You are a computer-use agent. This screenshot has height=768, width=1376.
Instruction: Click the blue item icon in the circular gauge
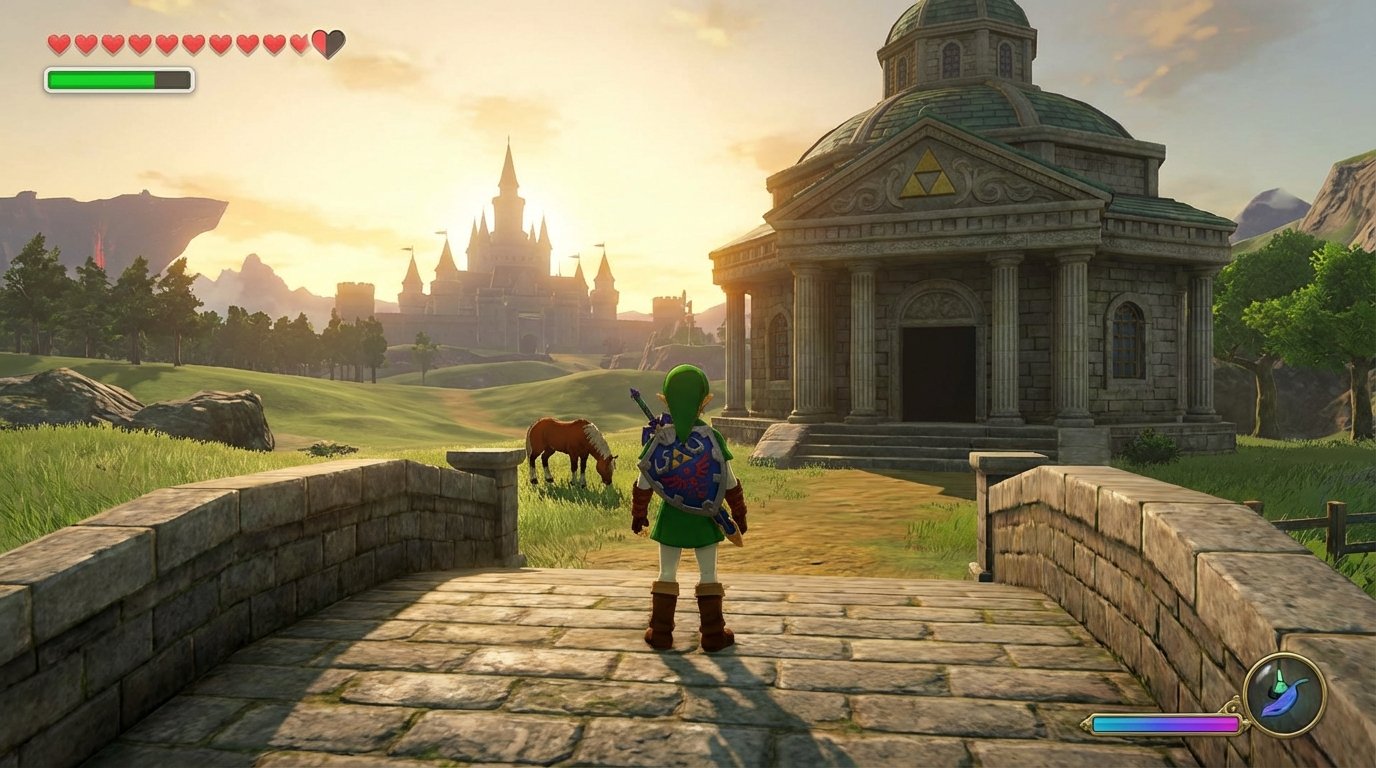point(1283,697)
